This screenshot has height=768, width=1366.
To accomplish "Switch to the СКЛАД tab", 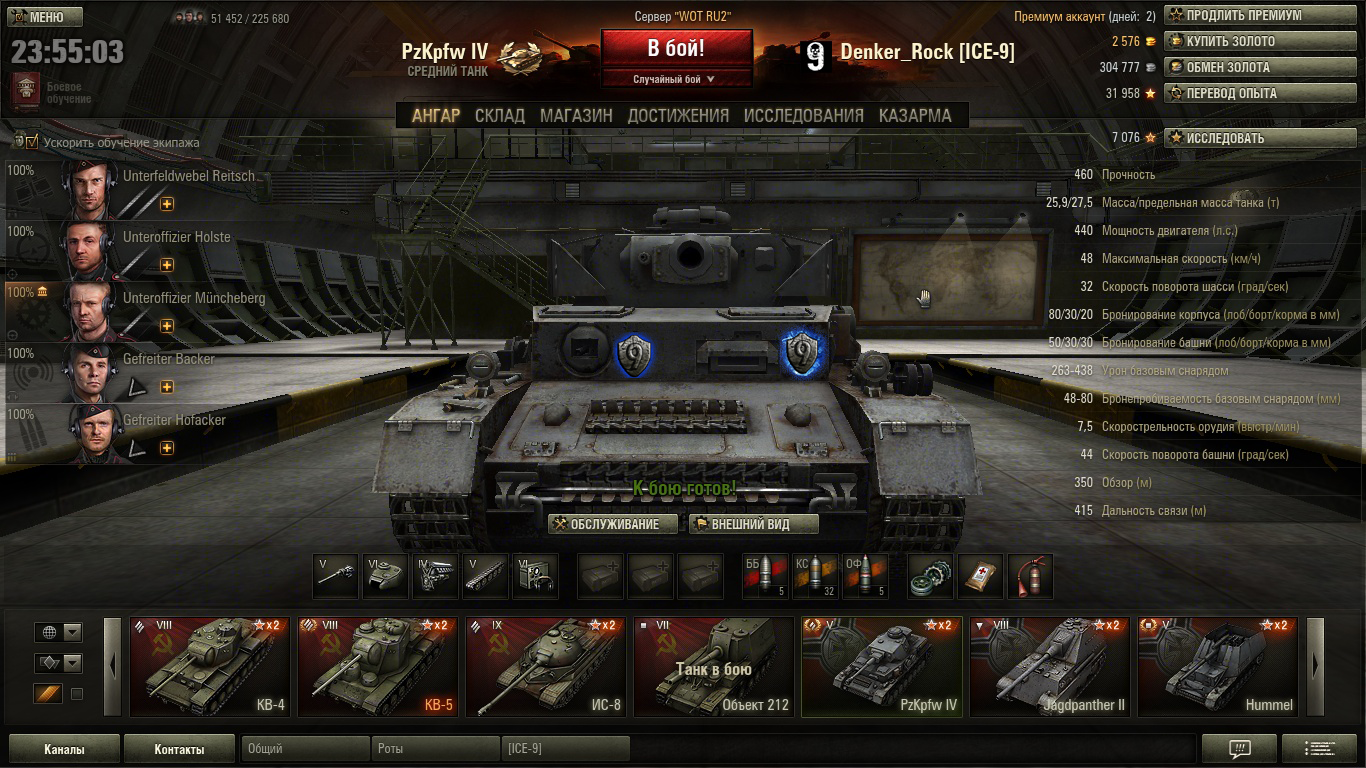I will 499,115.
